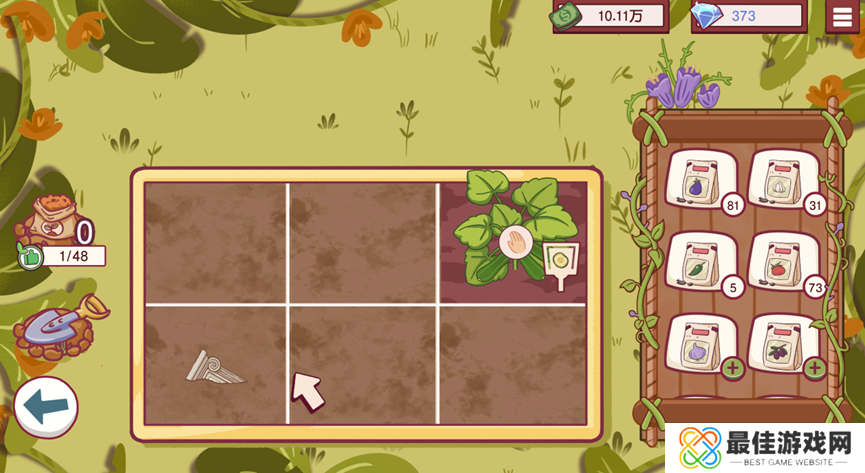Select the purple onion seed packet

coord(695,346)
